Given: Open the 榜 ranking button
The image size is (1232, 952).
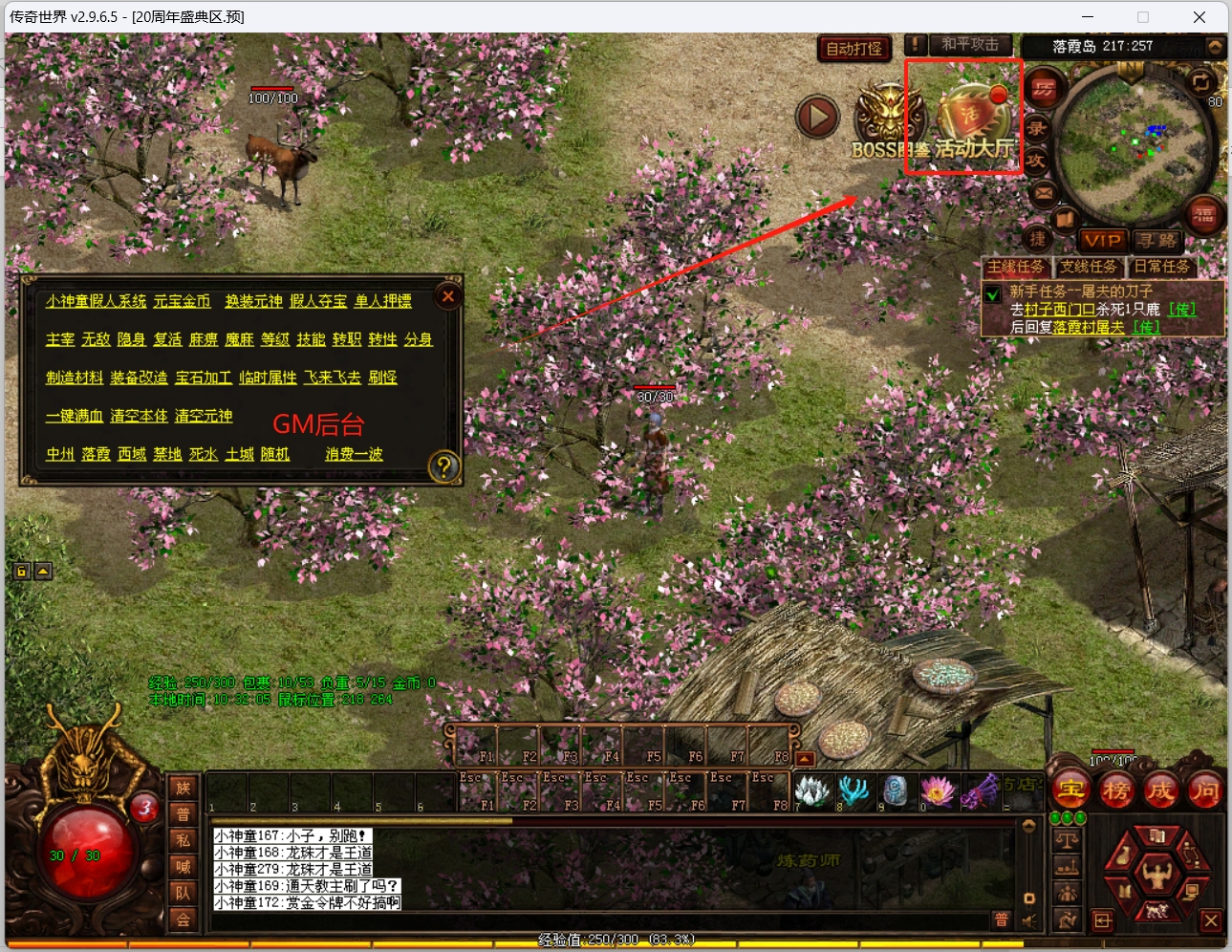Looking at the screenshot, I should tap(1115, 790).
